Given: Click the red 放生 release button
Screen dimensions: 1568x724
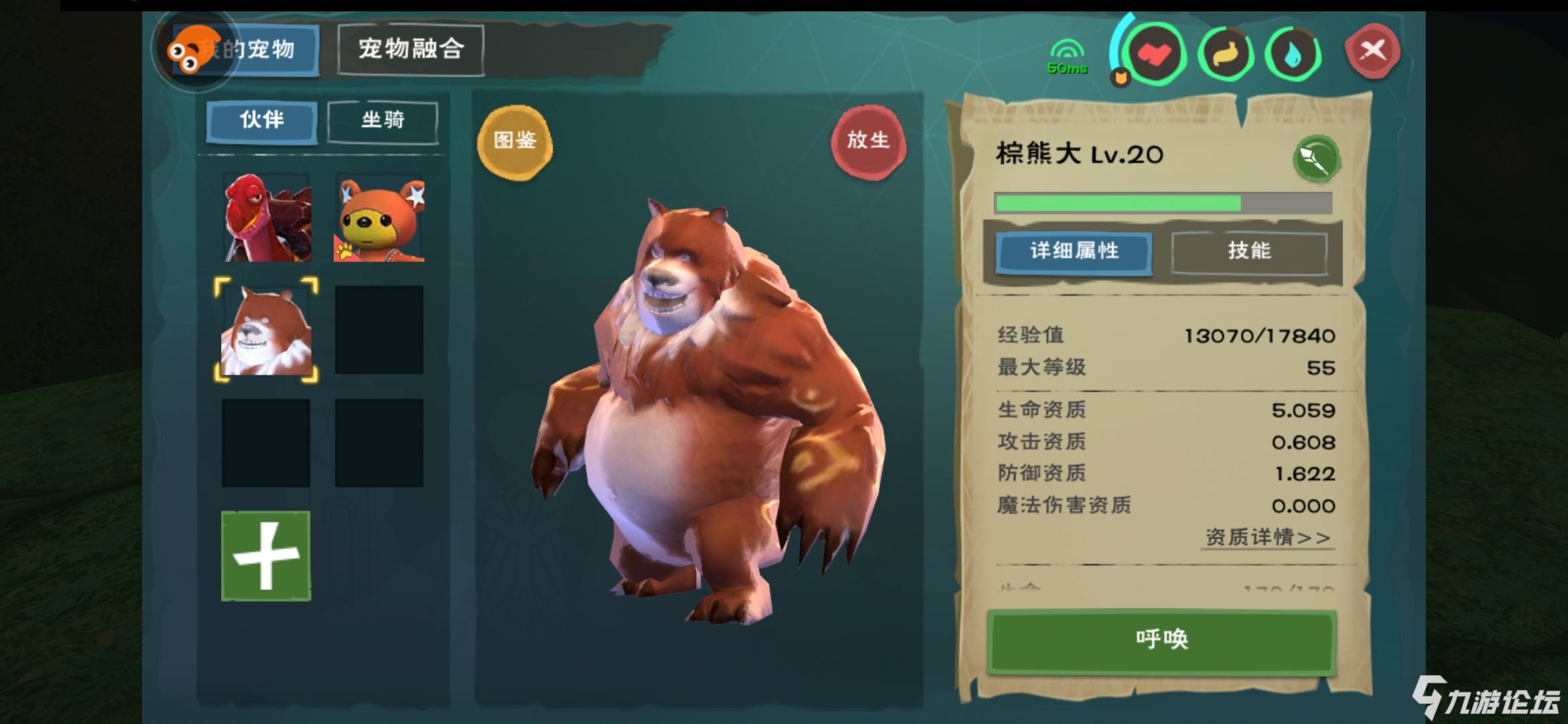Looking at the screenshot, I should tap(870, 141).
